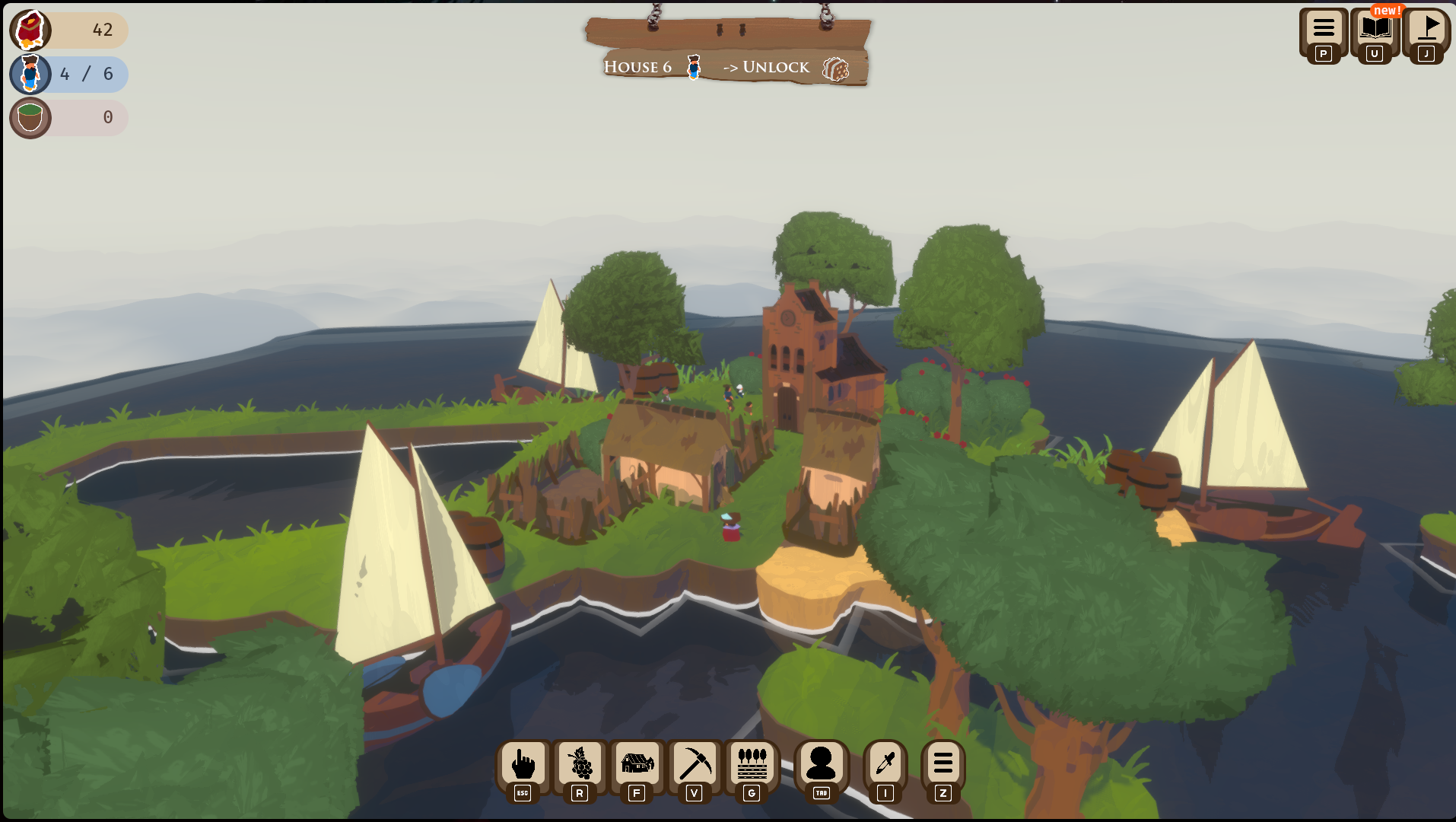Open the hamburger menu beside the book icon

click(1324, 30)
